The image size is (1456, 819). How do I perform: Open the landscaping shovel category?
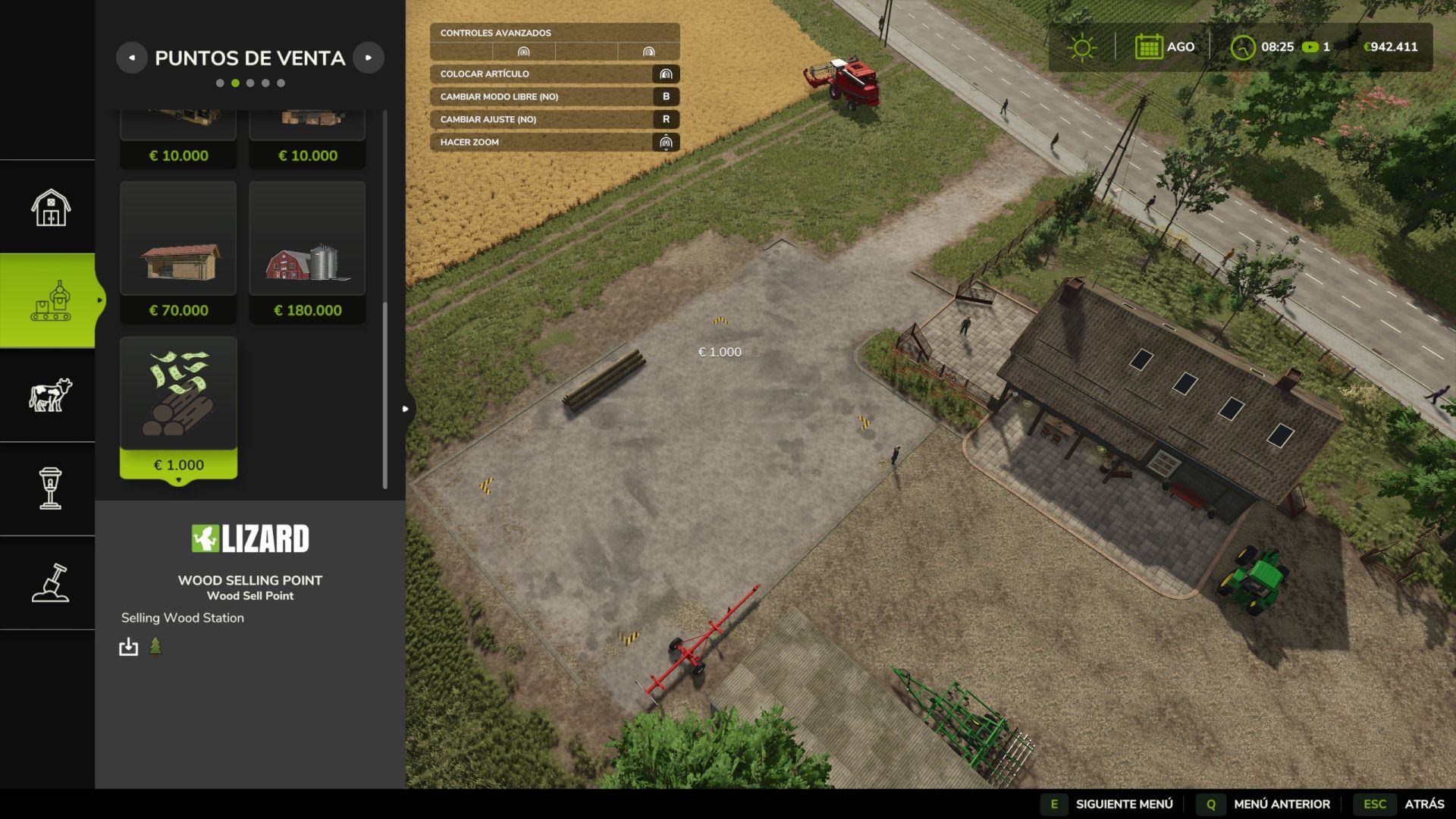click(x=50, y=582)
